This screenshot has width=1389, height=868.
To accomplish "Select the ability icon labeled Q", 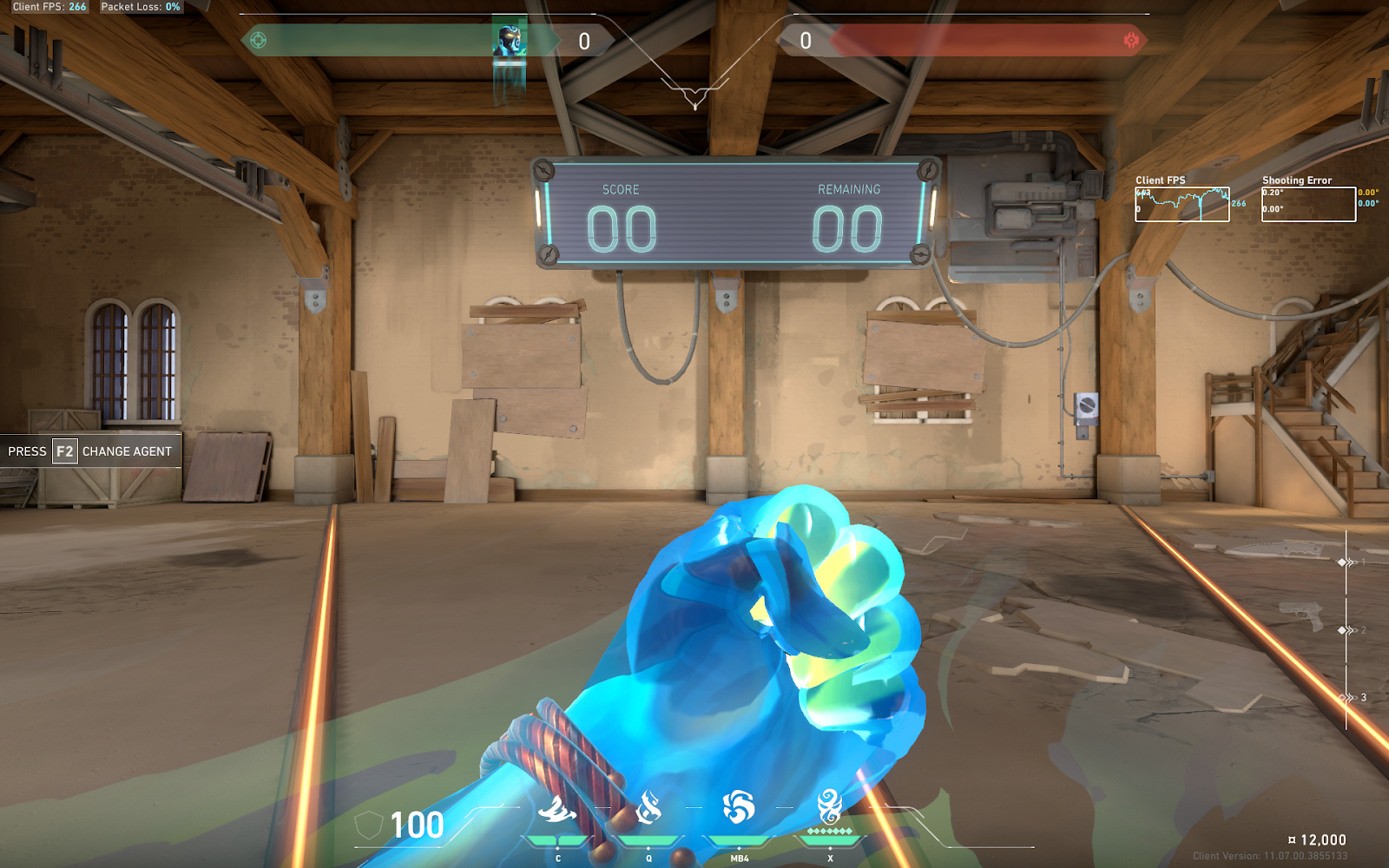I will [x=648, y=809].
